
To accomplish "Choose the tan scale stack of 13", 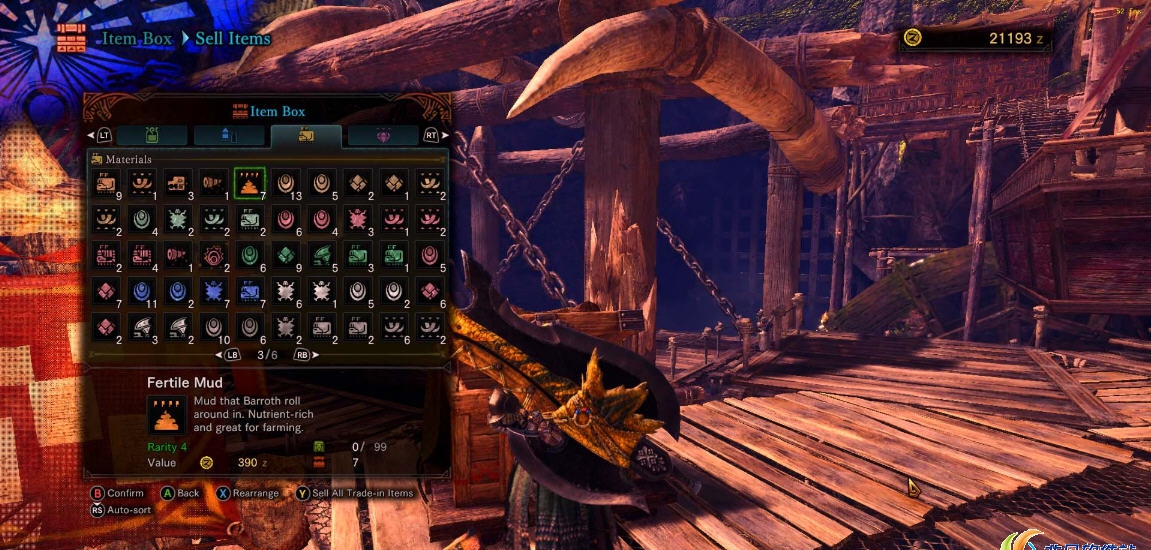I will tap(285, 183).
